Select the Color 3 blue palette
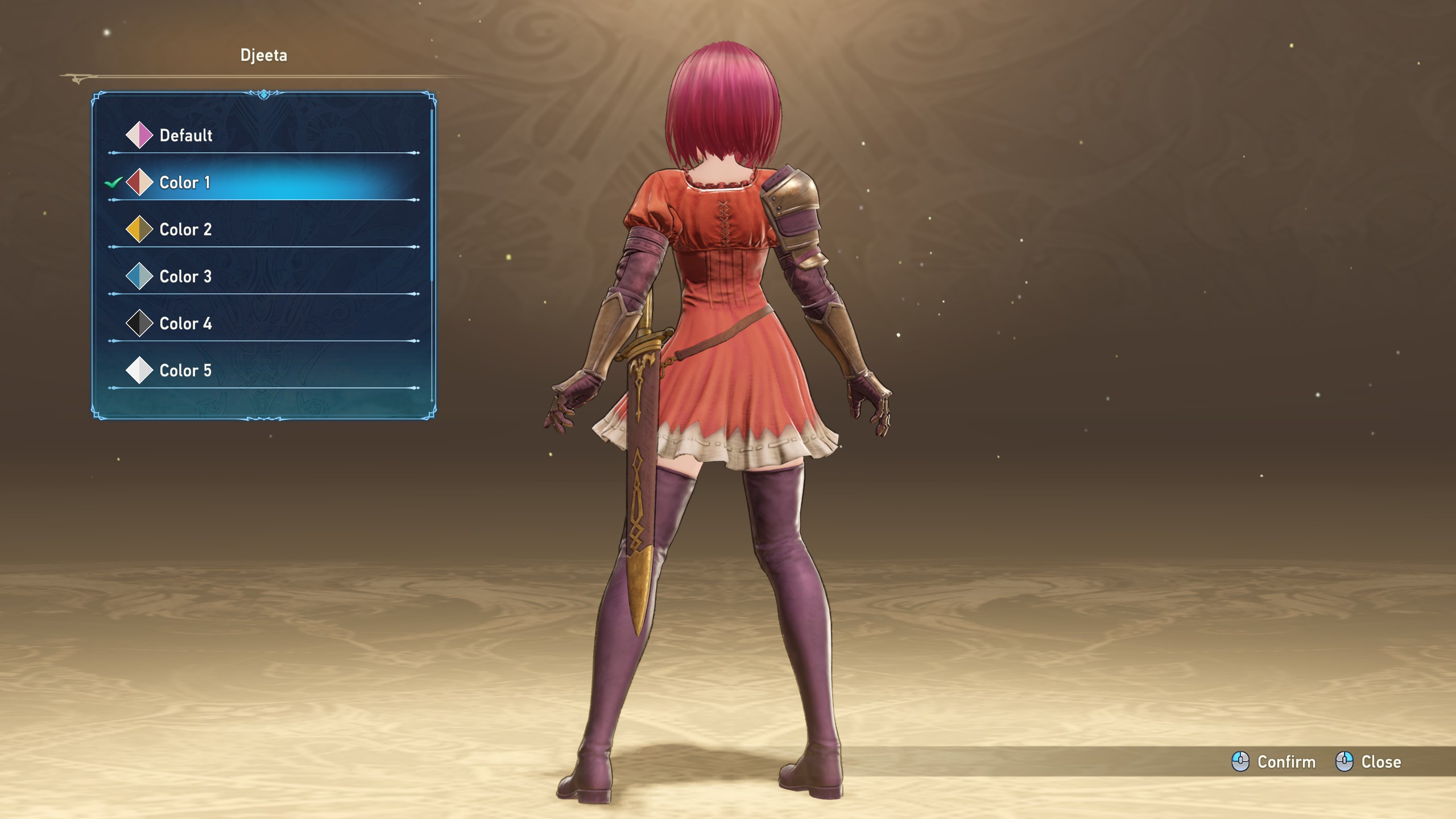 [185, 277]
